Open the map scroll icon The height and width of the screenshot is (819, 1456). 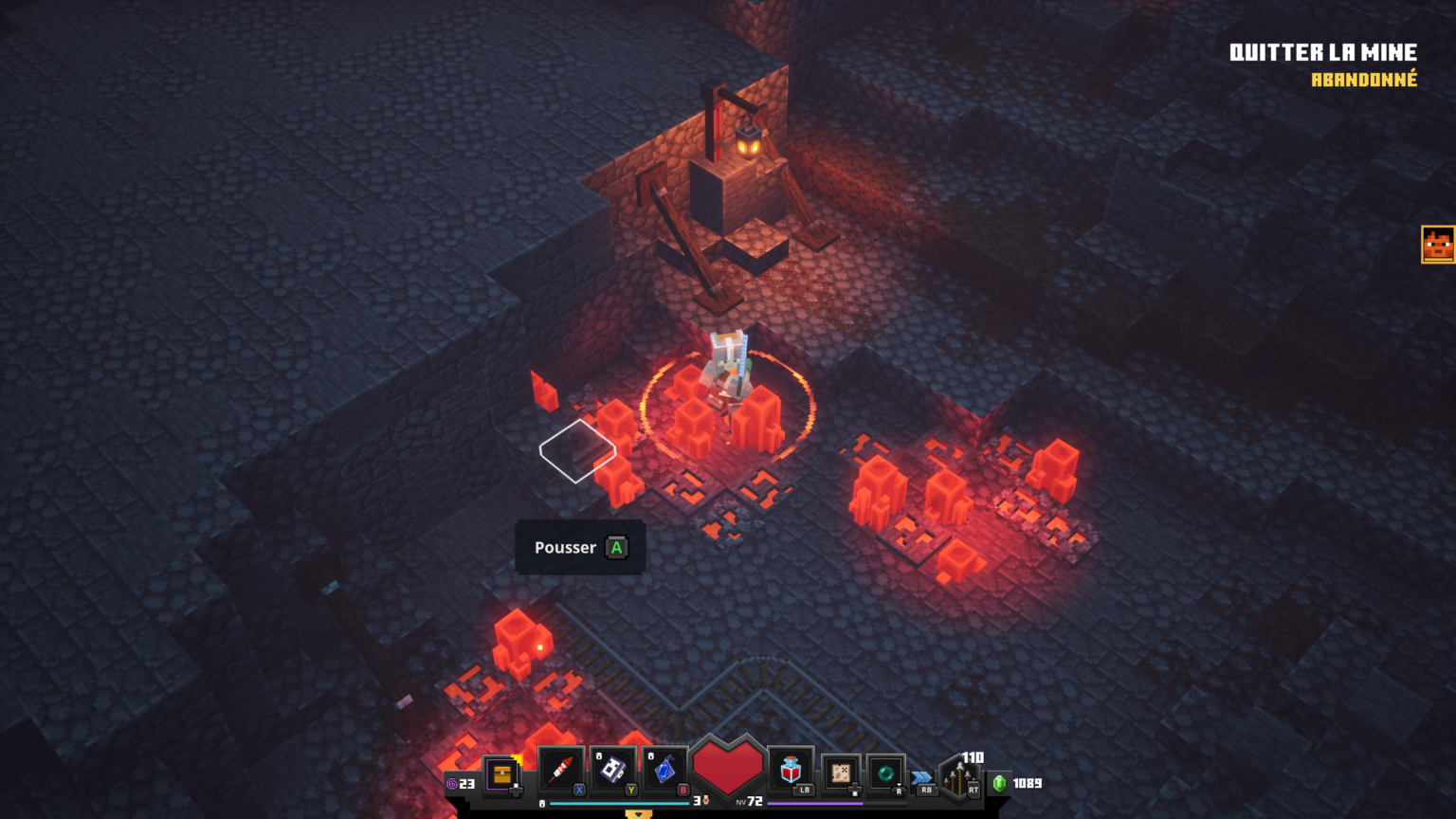[841, 773]
